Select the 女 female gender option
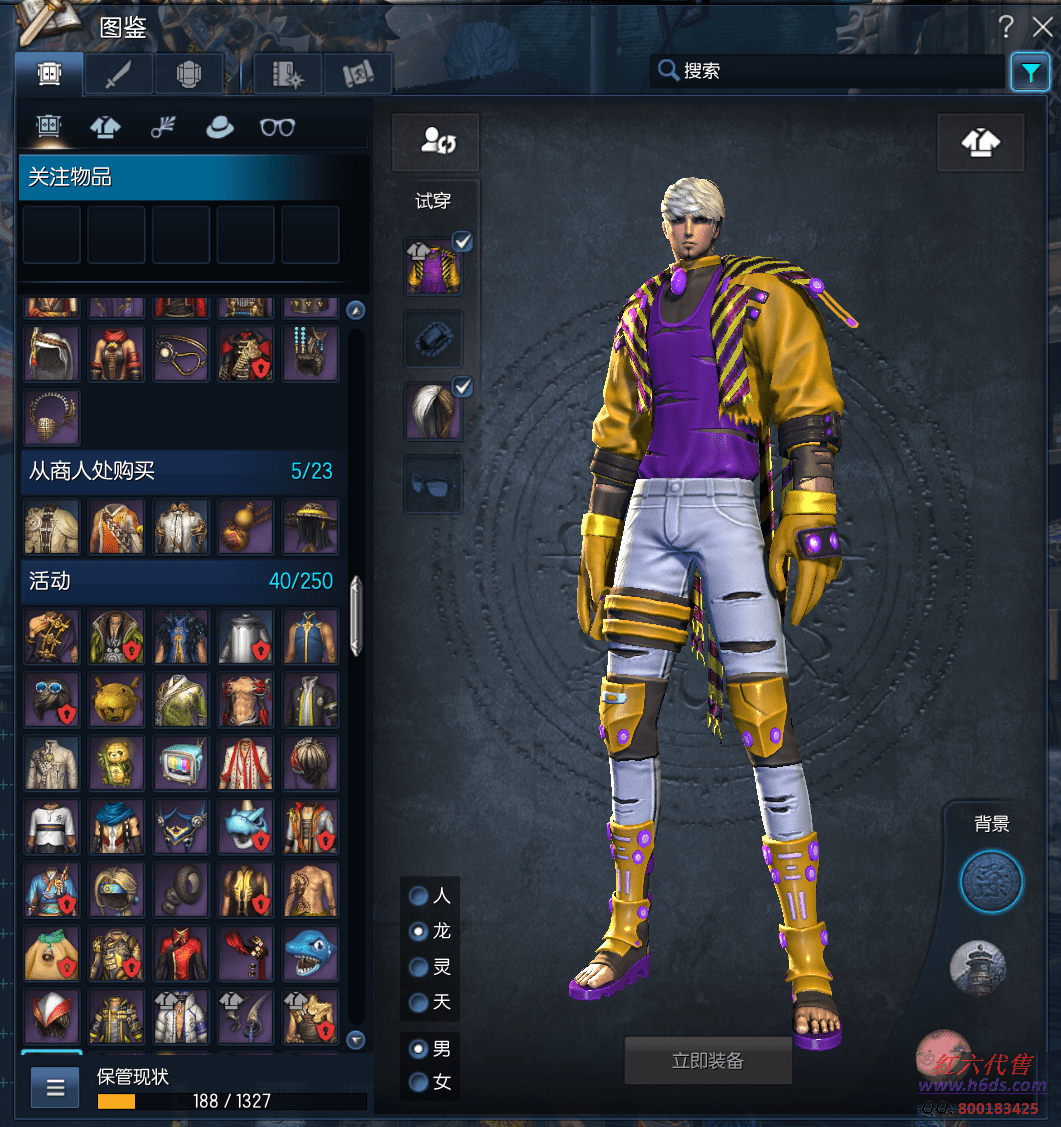The image size is (1061, 1127). coord(418,1082)
